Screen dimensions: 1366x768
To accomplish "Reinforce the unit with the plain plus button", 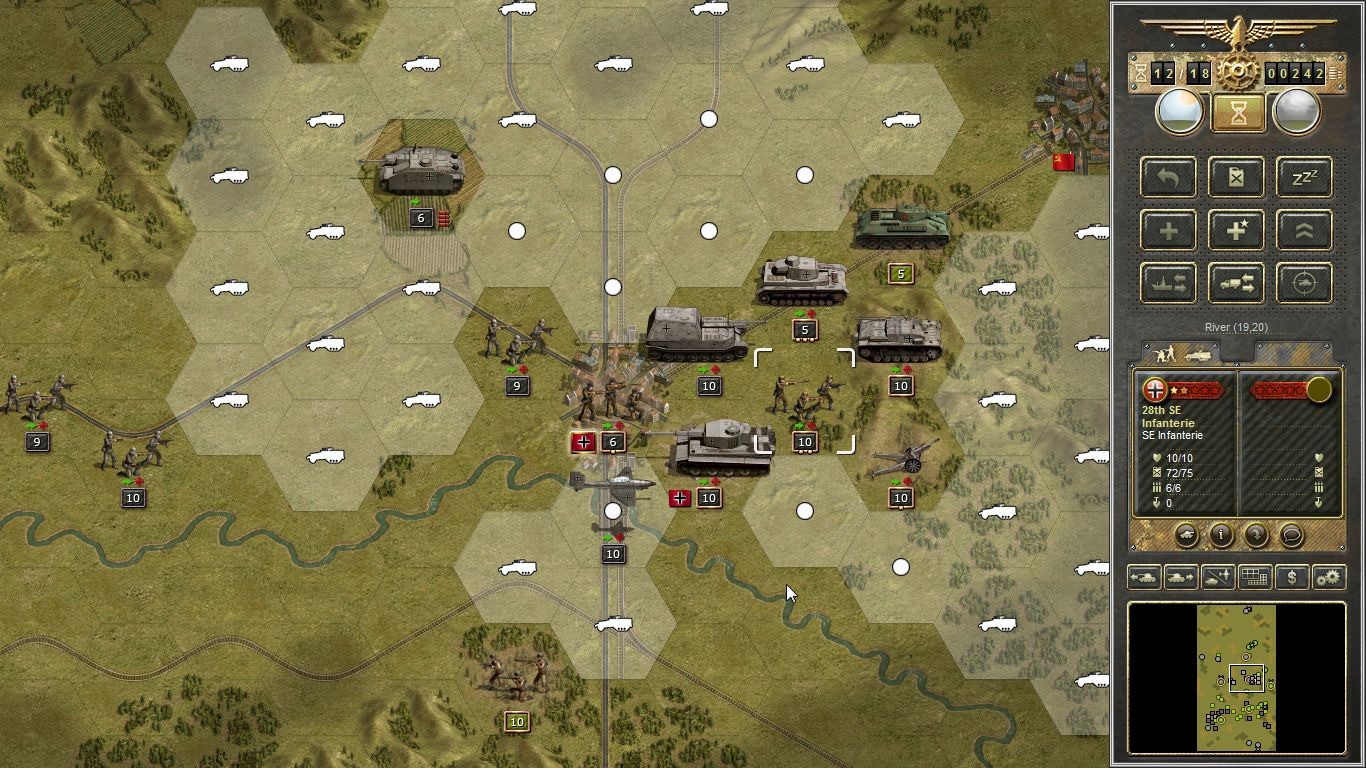I will (1168, 230).
